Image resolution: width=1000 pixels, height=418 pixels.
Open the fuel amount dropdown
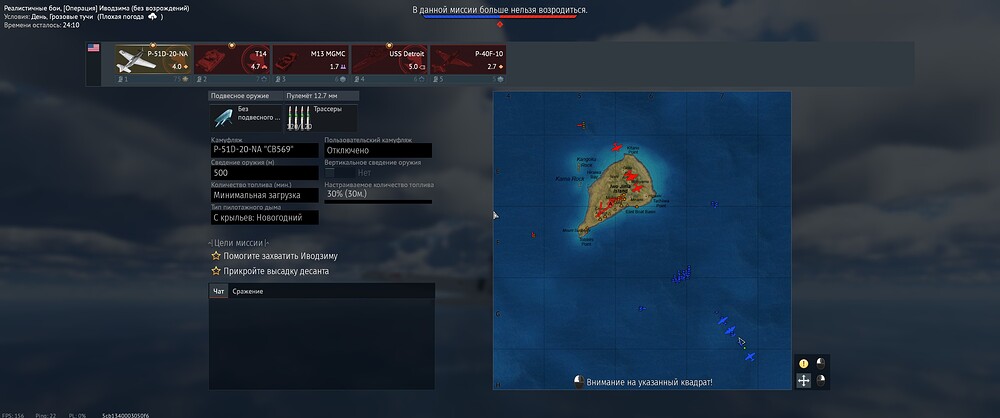[x=265, y=195]
